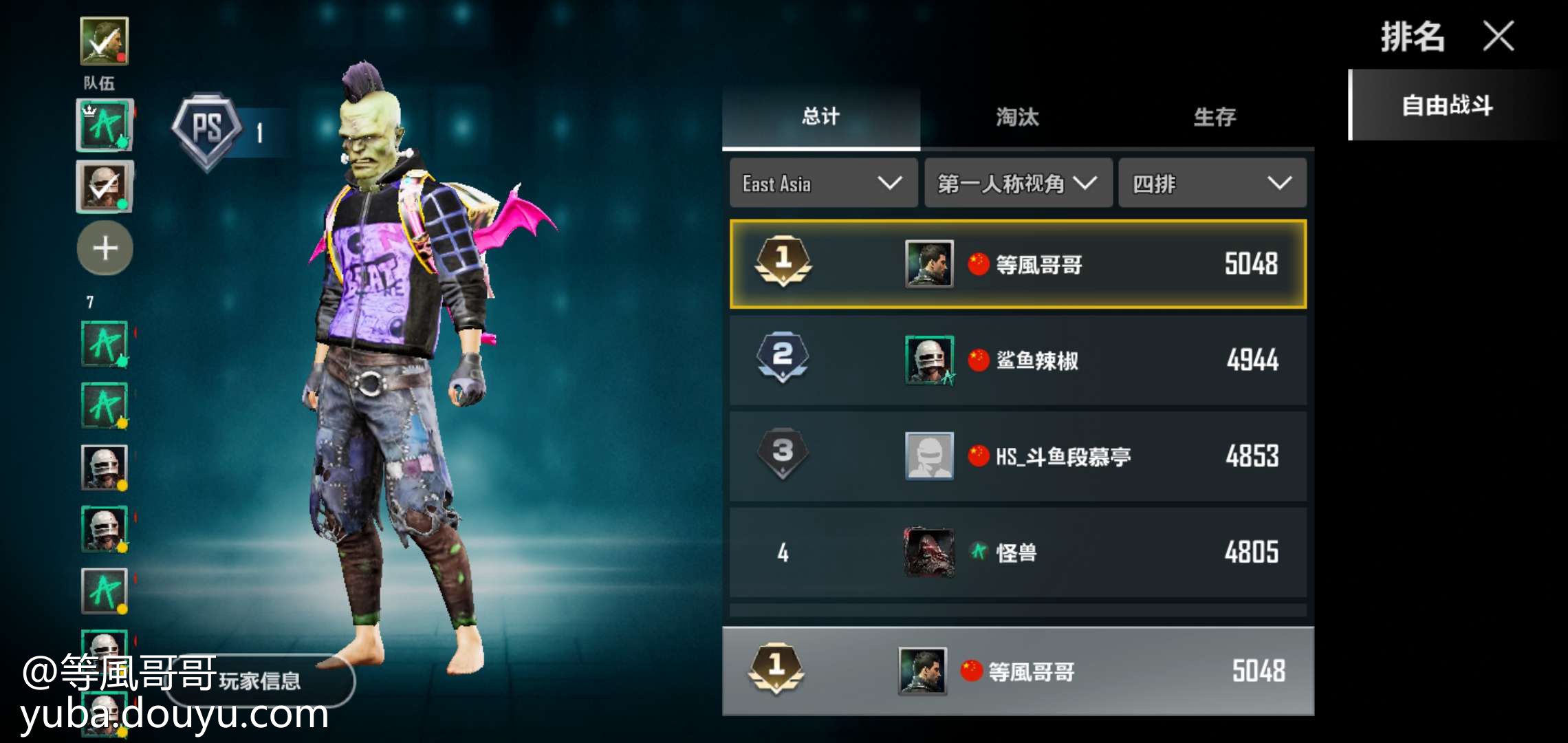This screenshot has height=743, width=1568.
Task: Close the ranking panel
Action: pos(1499,36)
